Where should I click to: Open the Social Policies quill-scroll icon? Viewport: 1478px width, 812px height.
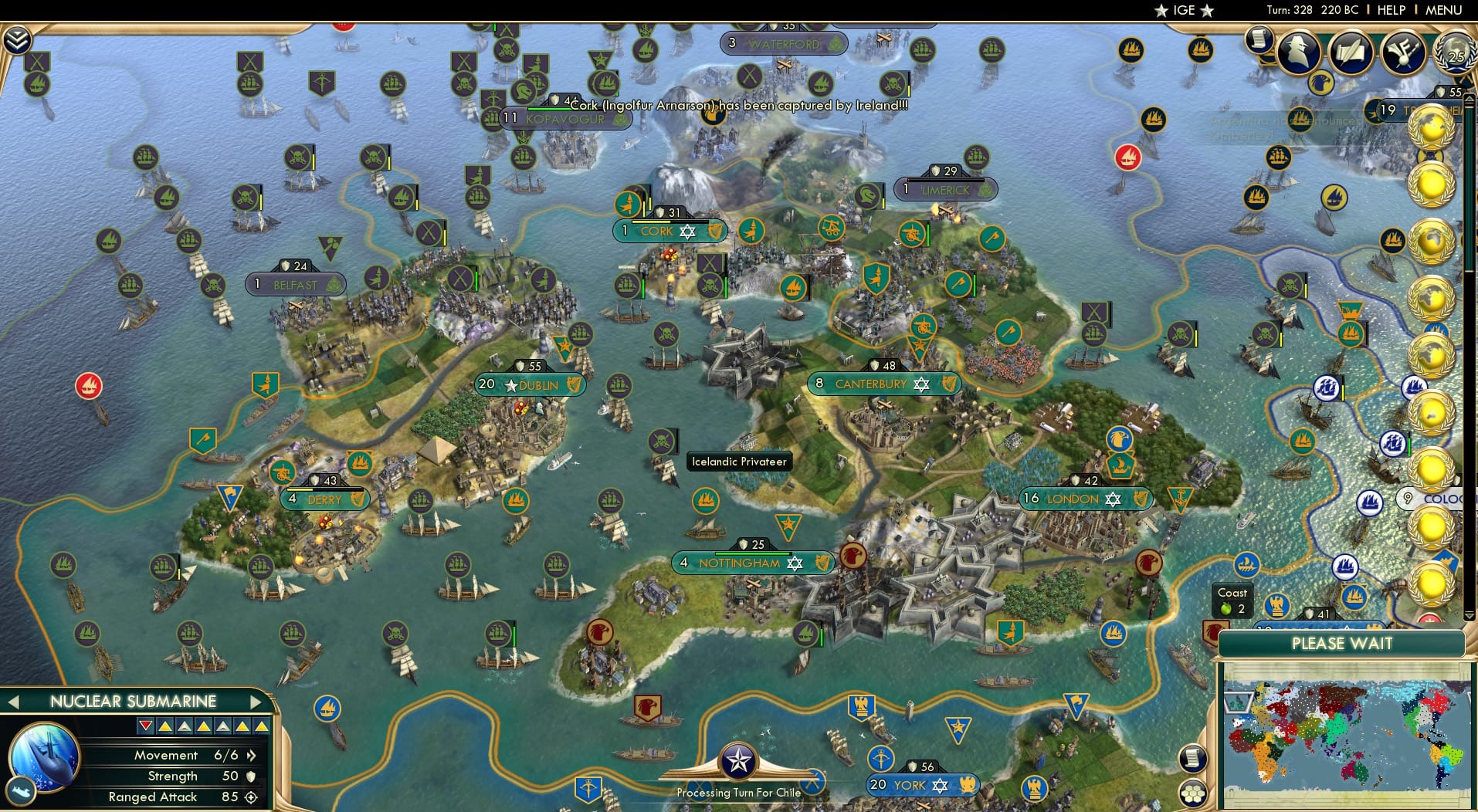point(1351,52)
